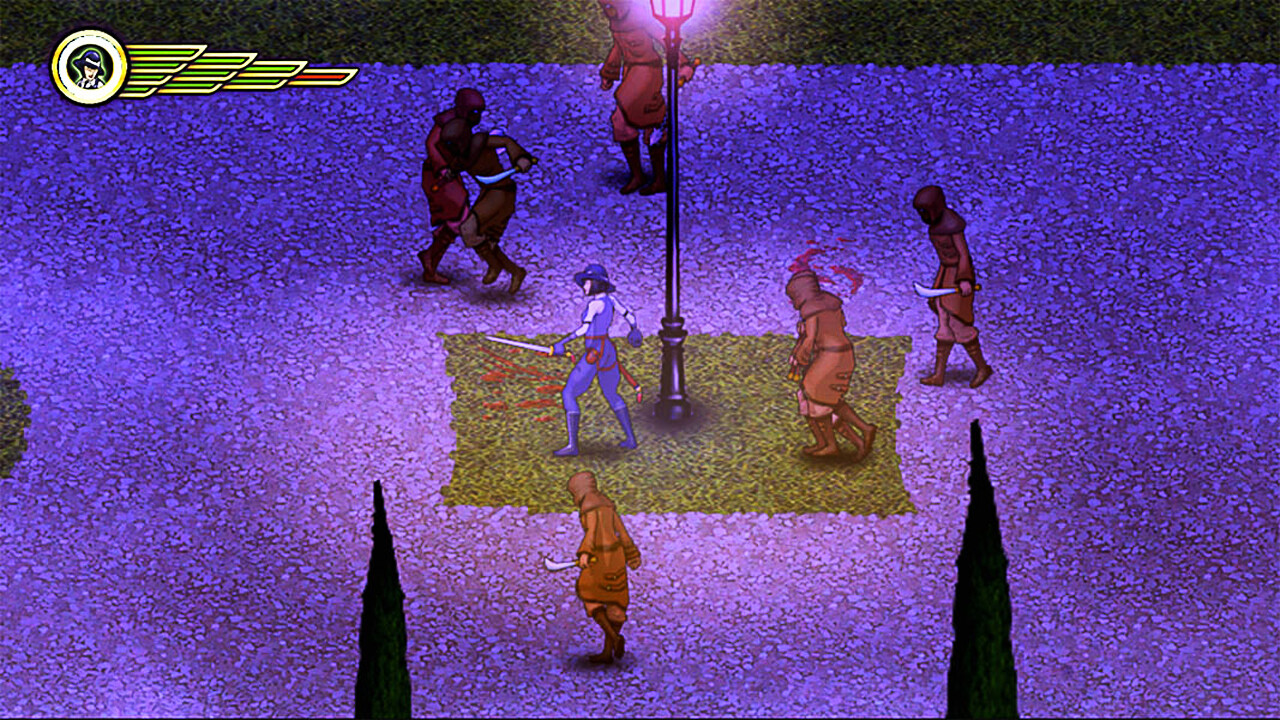1280x720 pixels.
Task: Click the hooded enemy approaching from below
Action: coord(600,580)
